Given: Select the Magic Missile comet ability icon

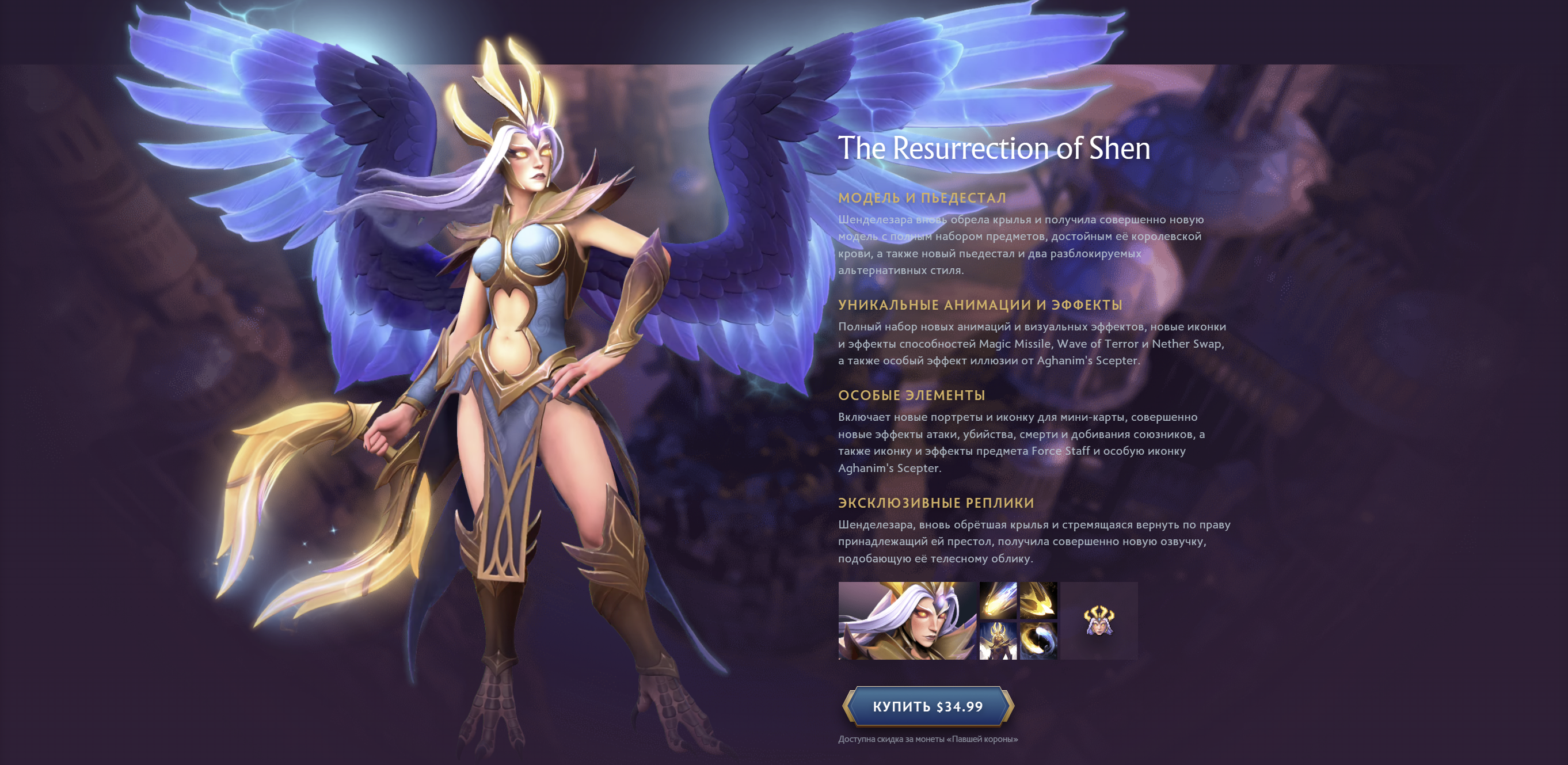Looking at the screenshot, I should [x=998, y=600].
